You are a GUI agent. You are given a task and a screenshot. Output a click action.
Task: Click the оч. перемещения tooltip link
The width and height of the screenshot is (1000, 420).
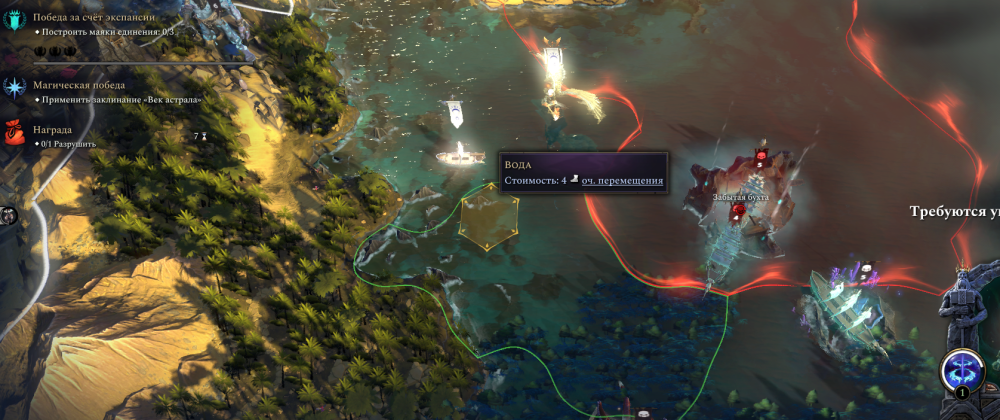[x=622, y=180]
